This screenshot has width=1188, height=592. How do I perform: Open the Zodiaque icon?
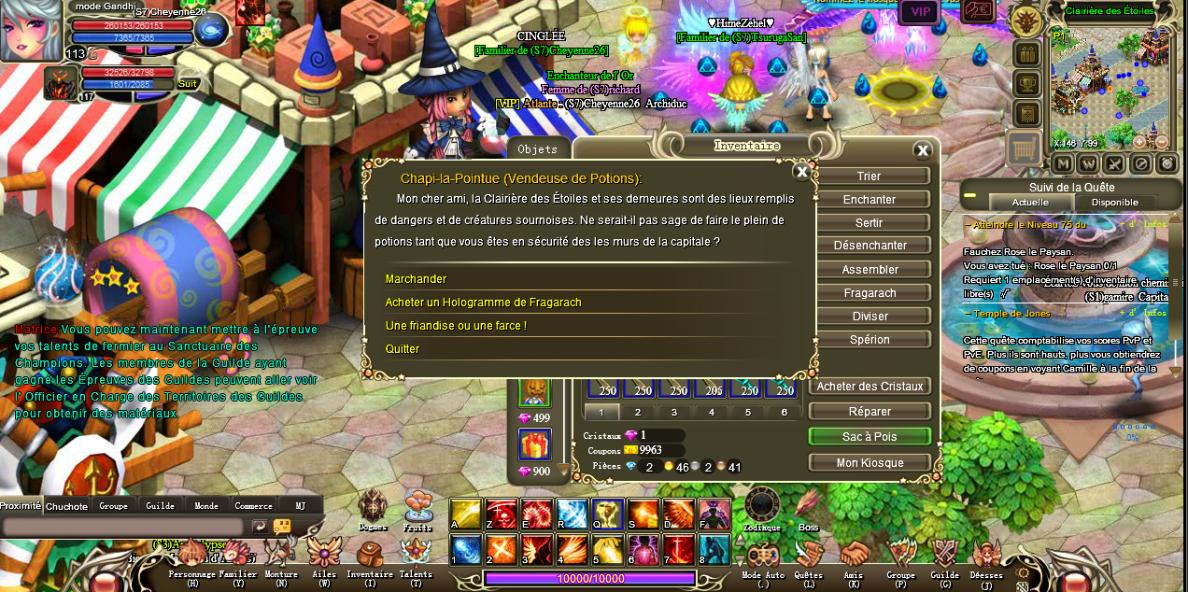click(x=762, y=508)
